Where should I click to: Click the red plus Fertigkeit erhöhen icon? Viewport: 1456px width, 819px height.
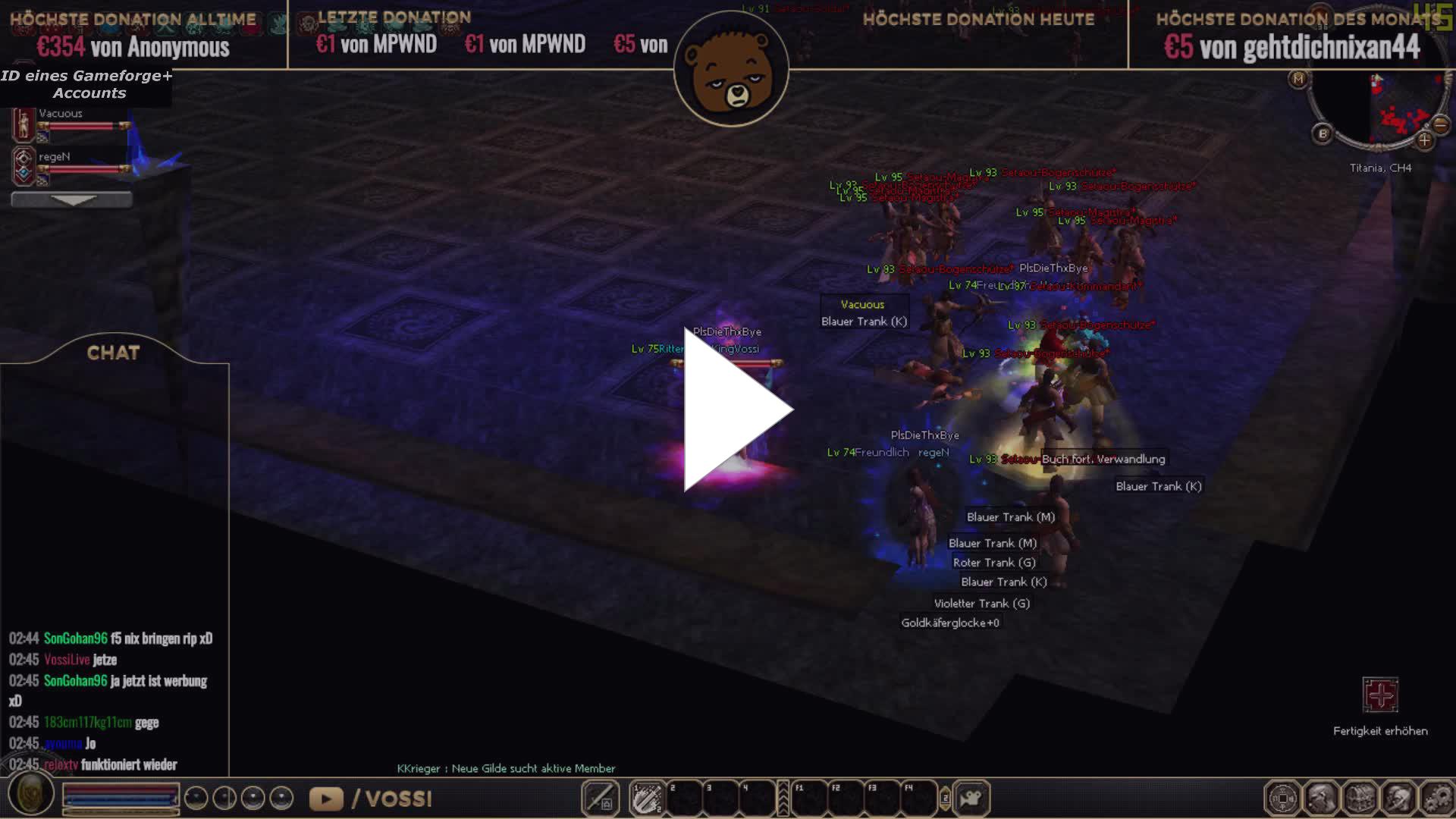click(x=1379, y=695)
